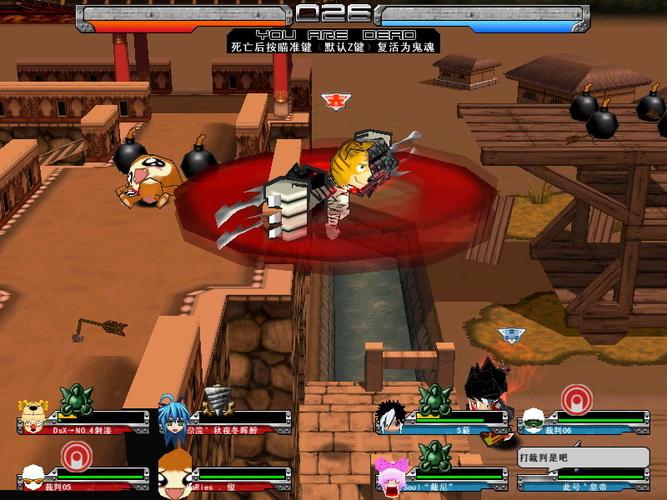Click the 裁判06 referee portrait
This screenshot has width=667, height=500.
coord(530,418)
